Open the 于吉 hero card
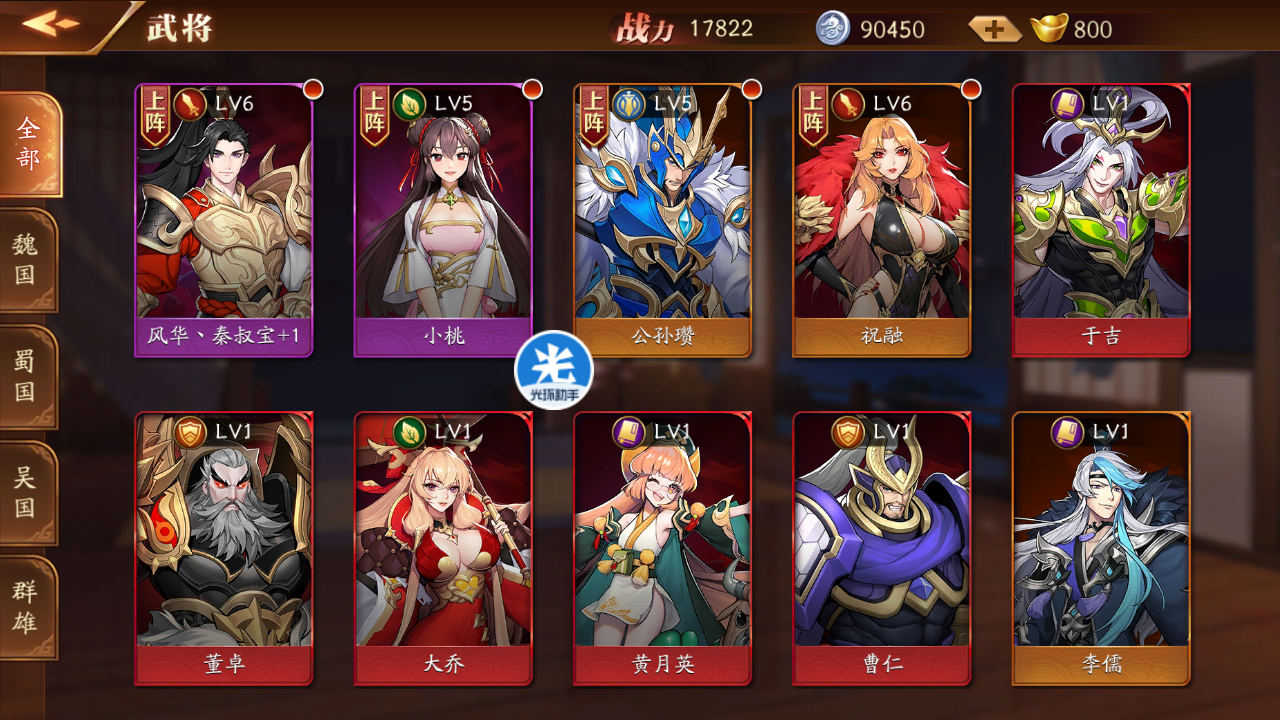This screenshot has height=720, width=1280. [x=1101, y=220]
